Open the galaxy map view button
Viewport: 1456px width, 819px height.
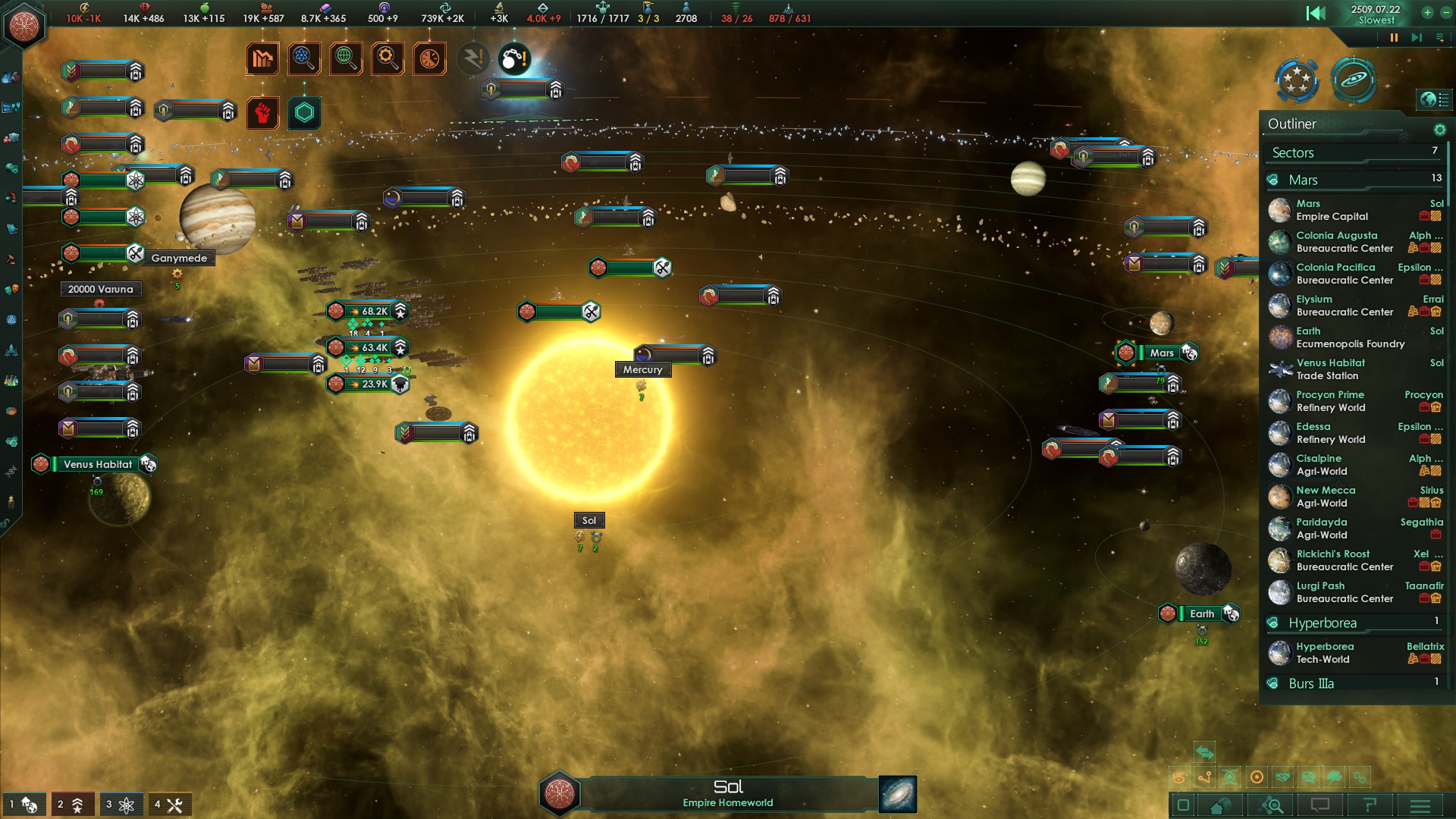coord(1354,80)
